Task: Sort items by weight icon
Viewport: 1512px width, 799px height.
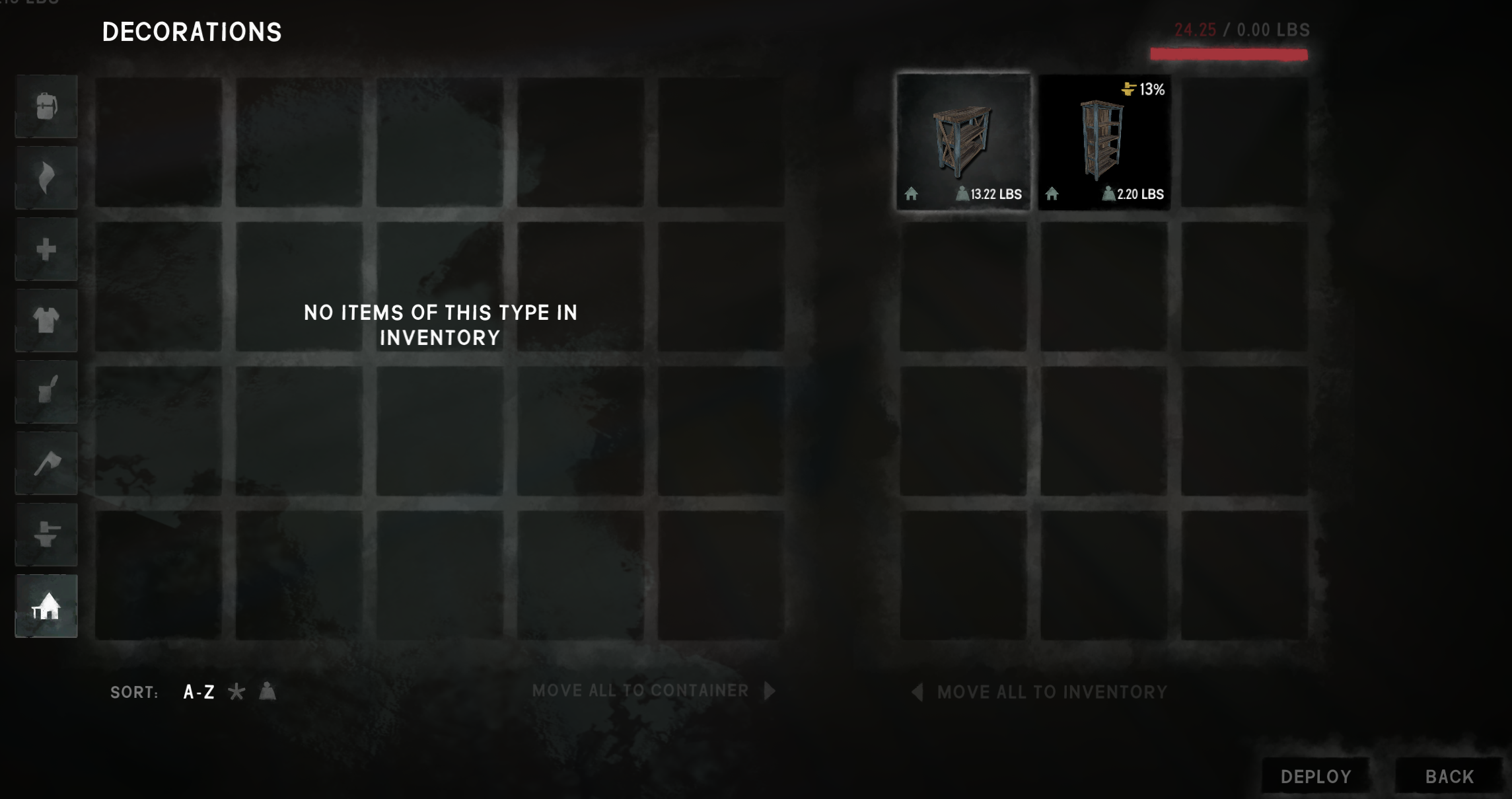Action: 268,692
